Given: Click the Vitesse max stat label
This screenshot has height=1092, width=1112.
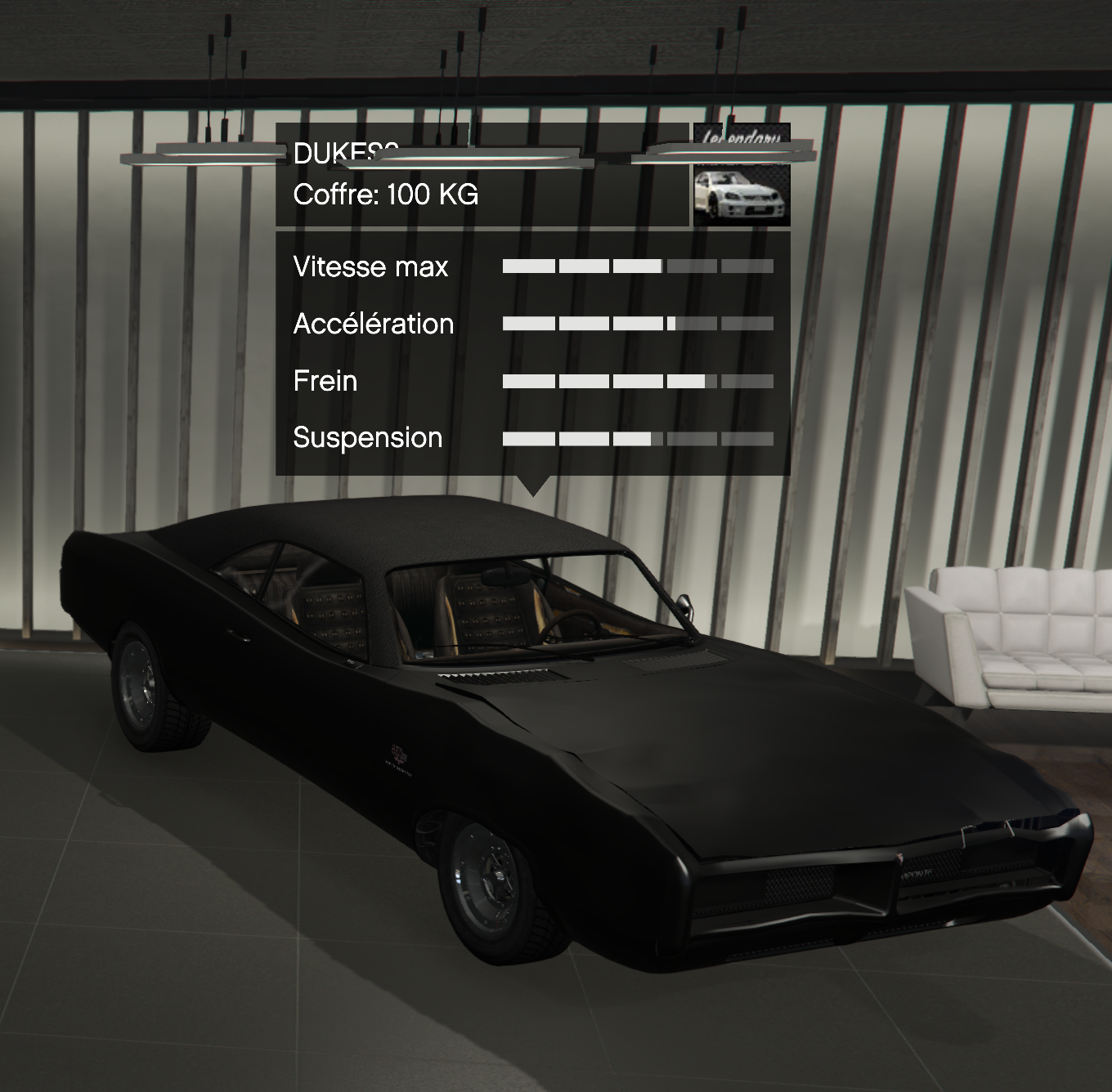Looking at the screenshot, I should point(370,267).
